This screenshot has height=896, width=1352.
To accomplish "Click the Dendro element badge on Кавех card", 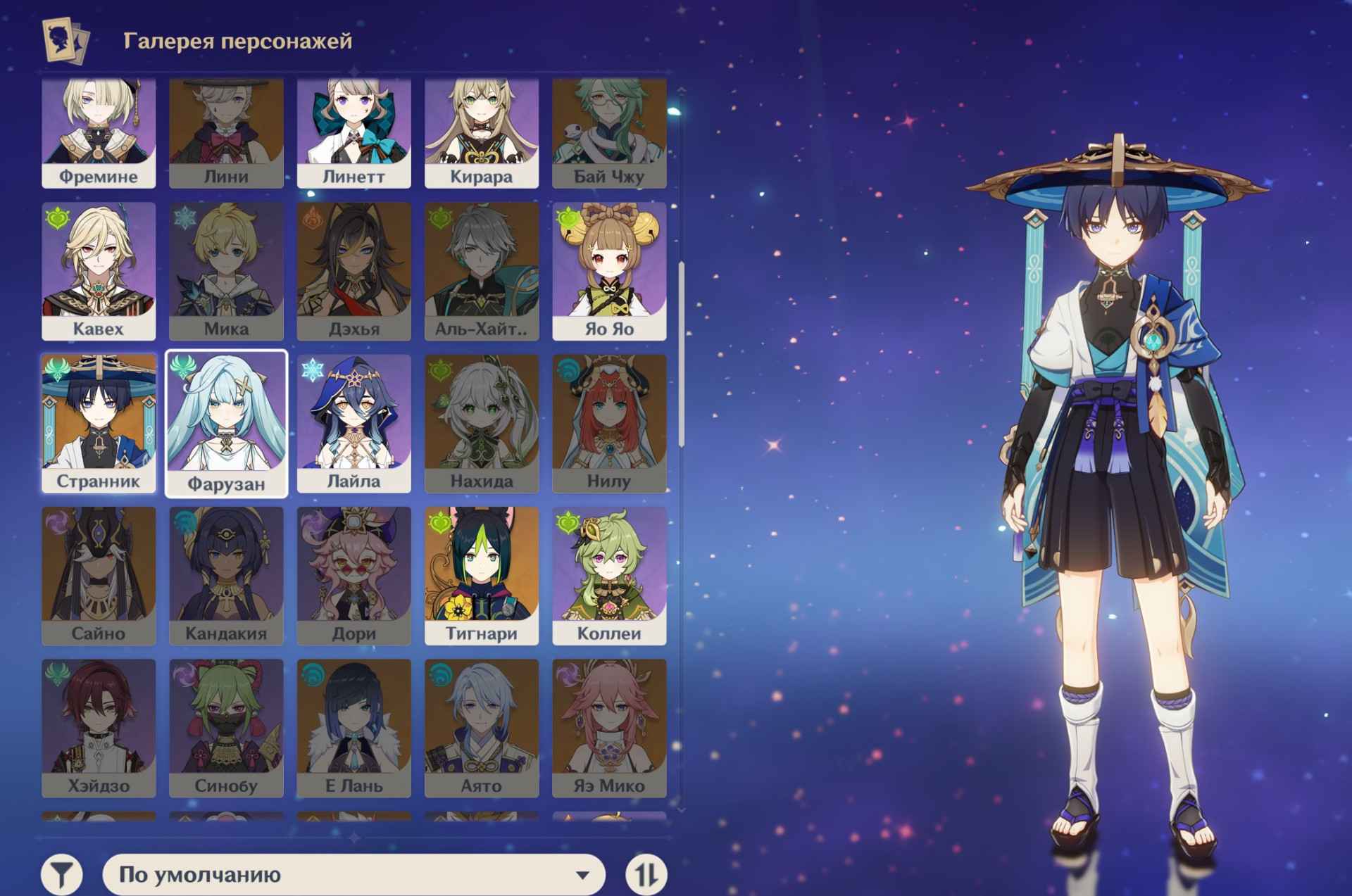I will tap(56, 220).
